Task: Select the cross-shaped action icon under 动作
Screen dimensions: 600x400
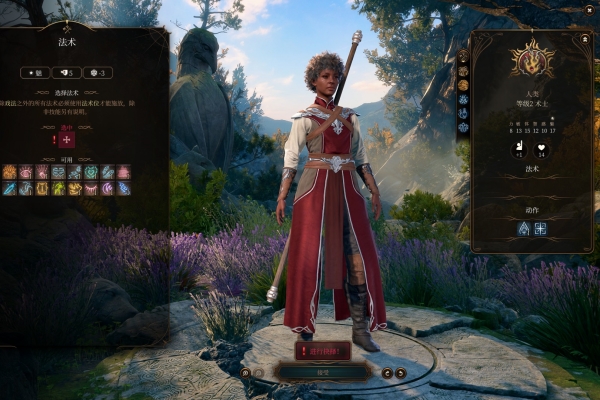Action: [x=540, y=228]
